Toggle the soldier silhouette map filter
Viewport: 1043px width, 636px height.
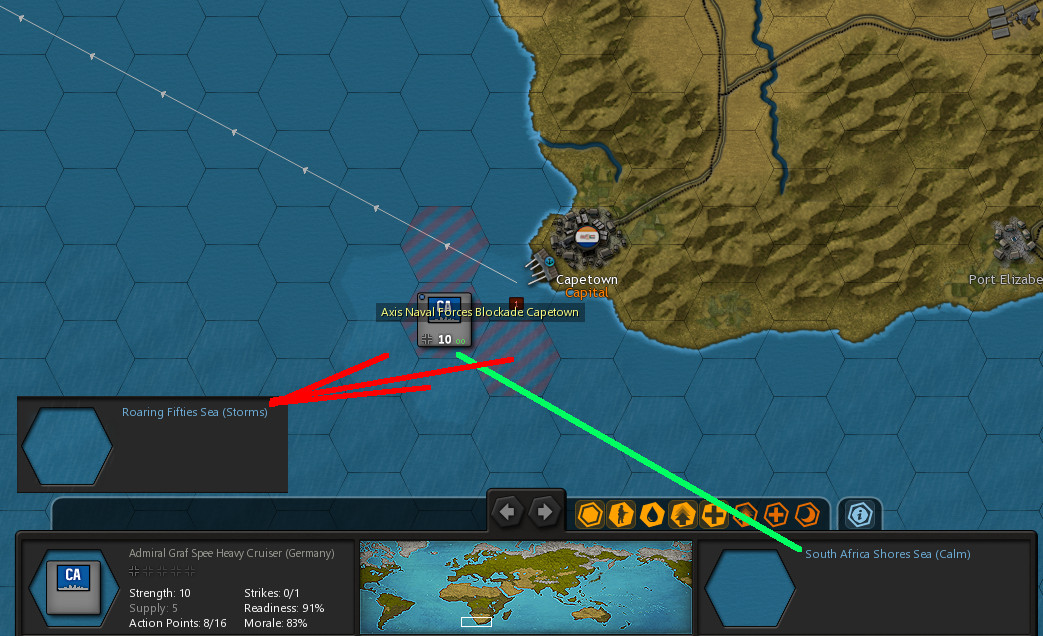pyautogui.click(x=621, y=514)
